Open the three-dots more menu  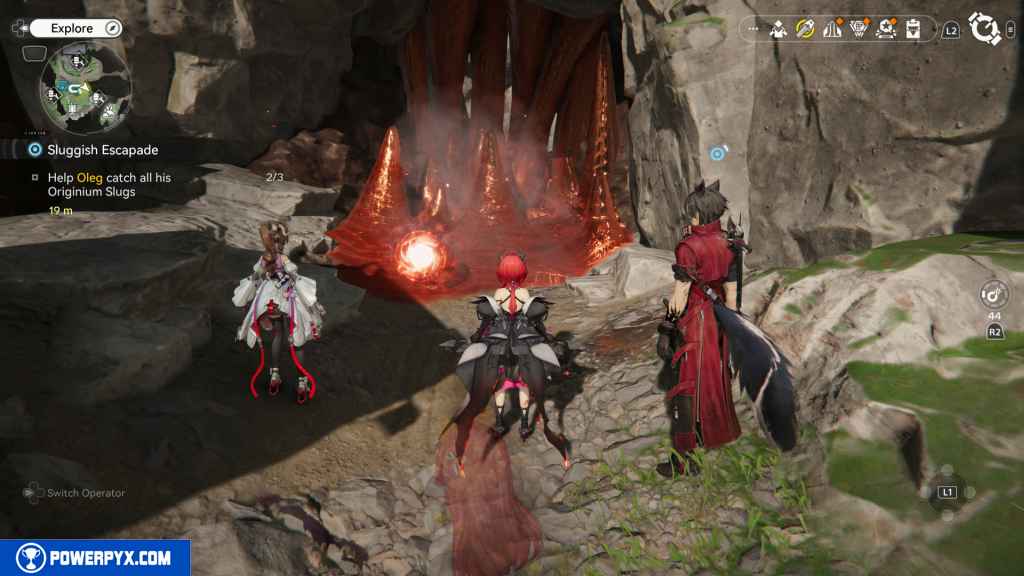[x=753, y=30]
